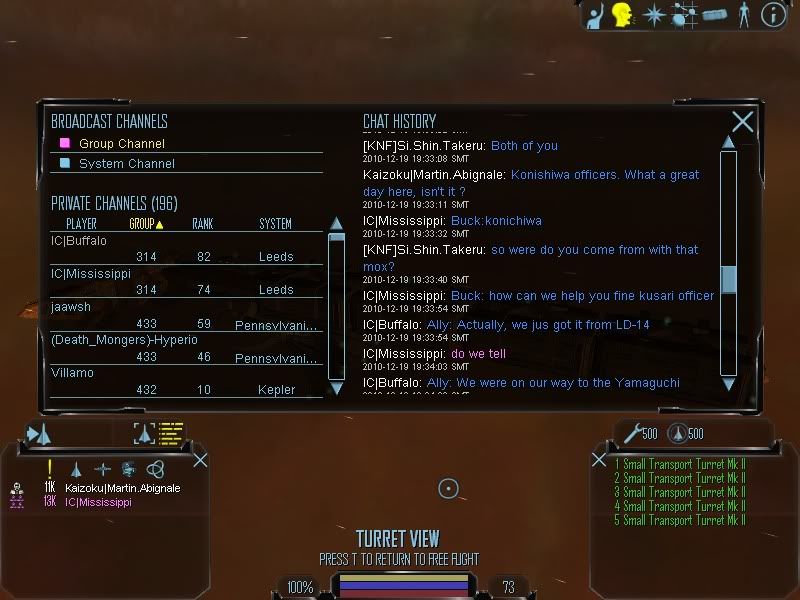The image size is (800, 600).
Task: Select the System Channel broadcast option
Action: pos(126,164)
